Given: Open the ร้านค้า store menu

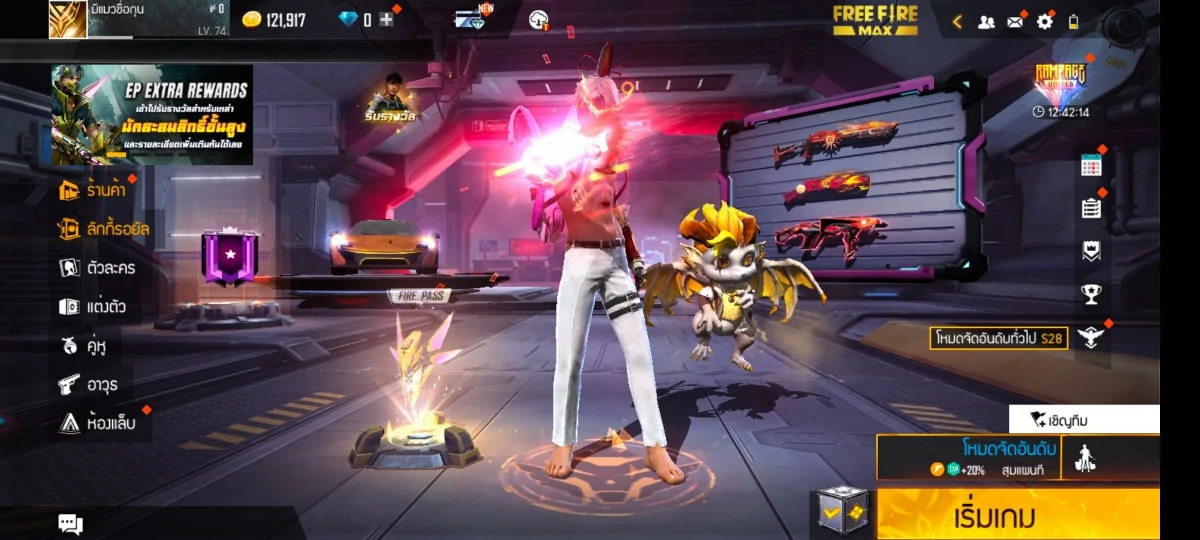Looking at the screenshot, I should pyautogui.click(x=96, y=190).
